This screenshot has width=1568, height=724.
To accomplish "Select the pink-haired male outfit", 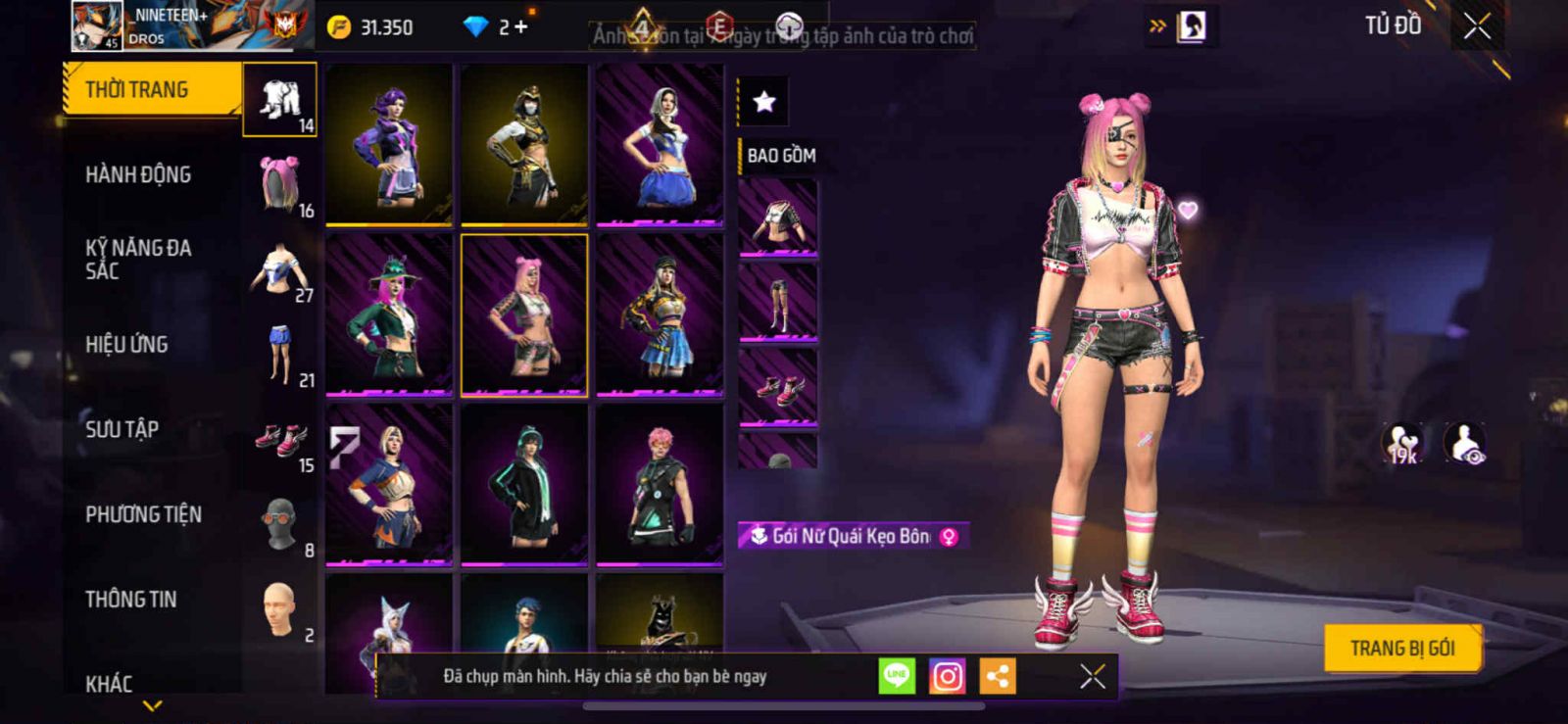I will [660, 485].
